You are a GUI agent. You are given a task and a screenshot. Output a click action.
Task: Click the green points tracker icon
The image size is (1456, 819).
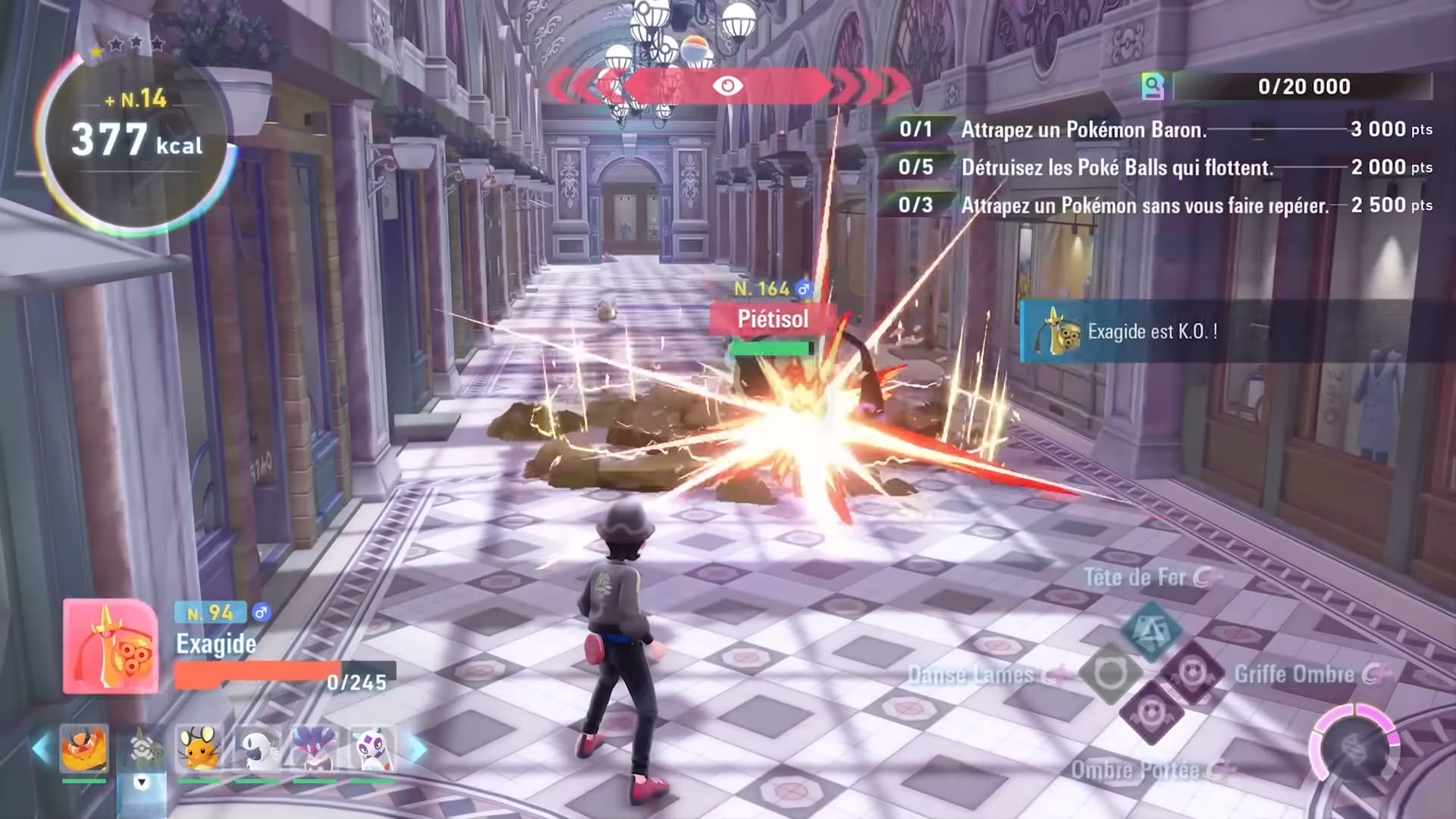(x=1153, y=86)
